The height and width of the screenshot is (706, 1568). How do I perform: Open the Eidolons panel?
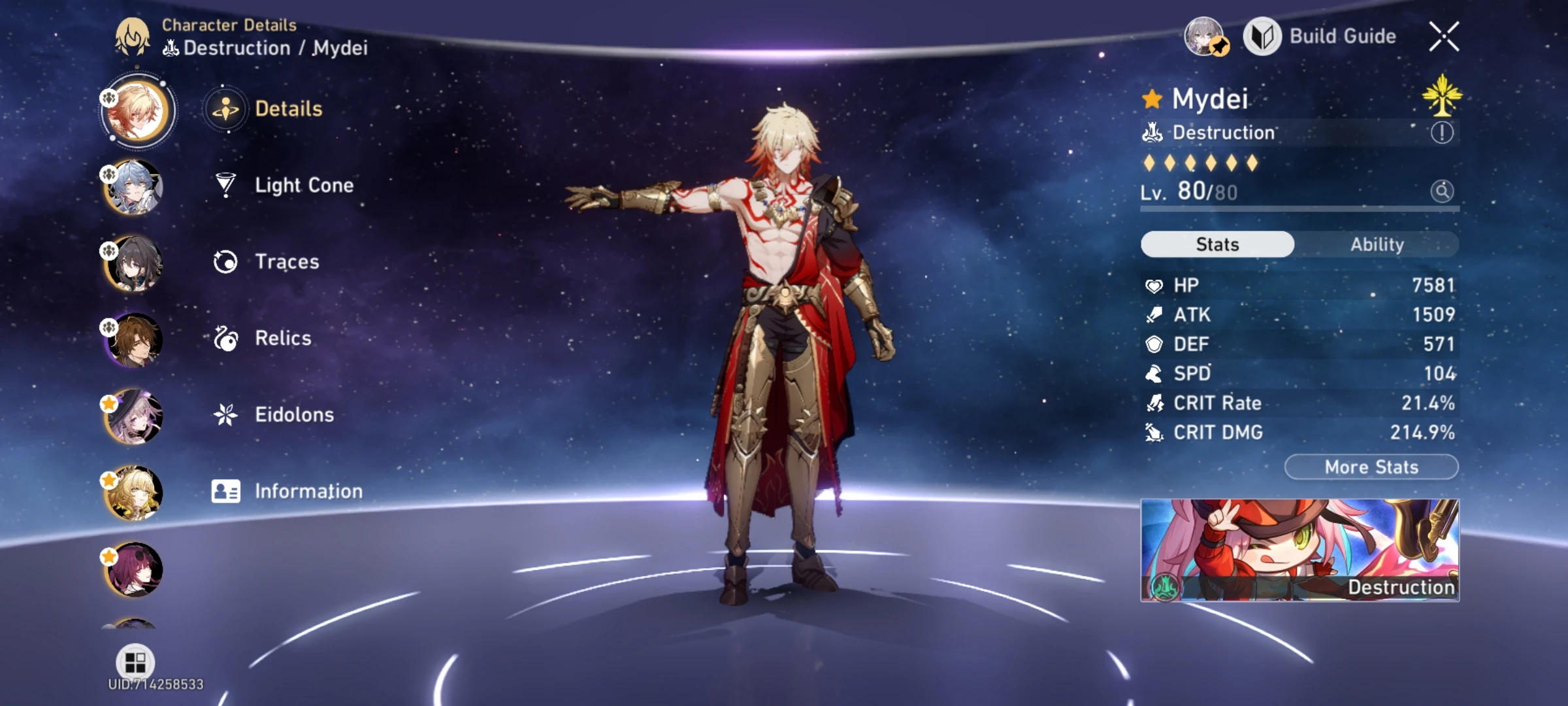click(294, 414)
